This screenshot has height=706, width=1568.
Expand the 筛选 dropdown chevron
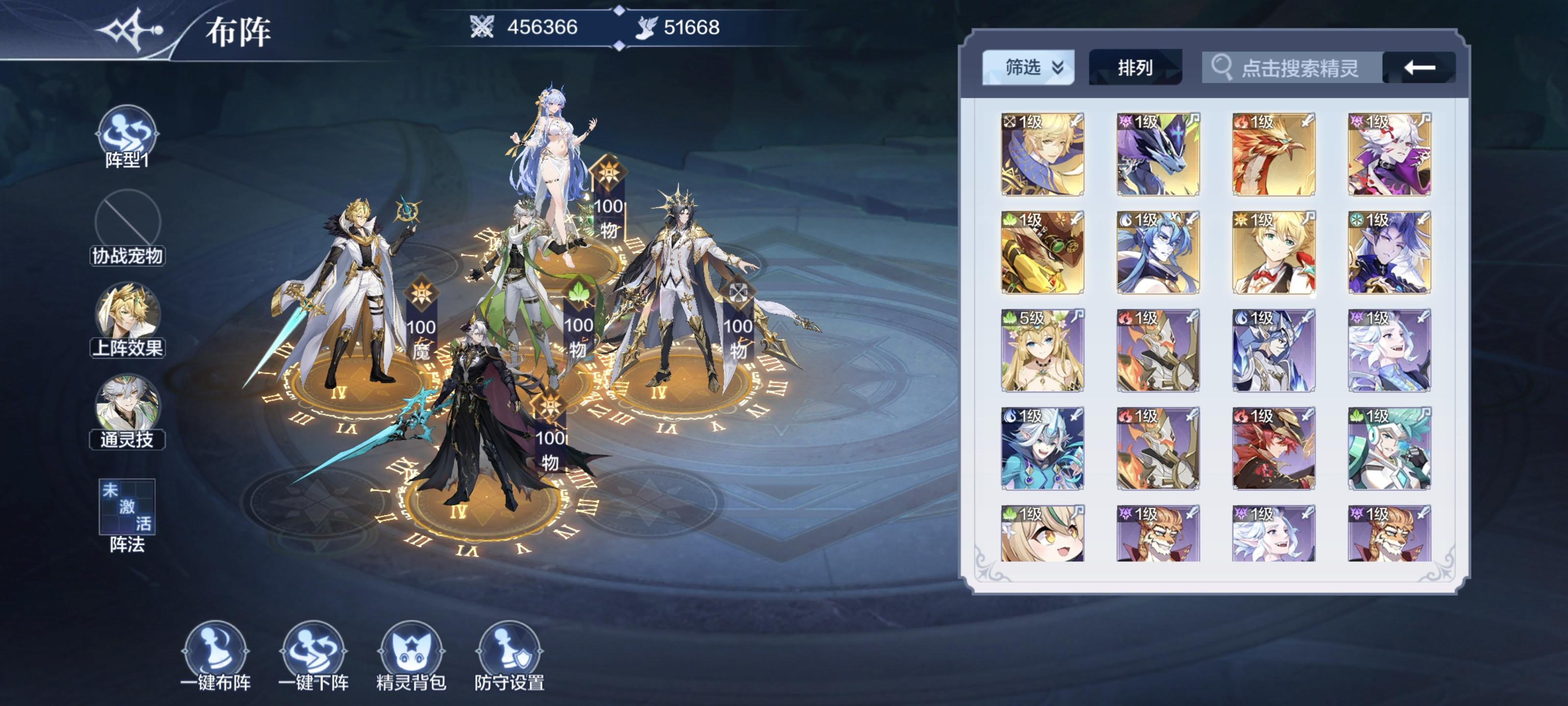[x=1057, y=69]
